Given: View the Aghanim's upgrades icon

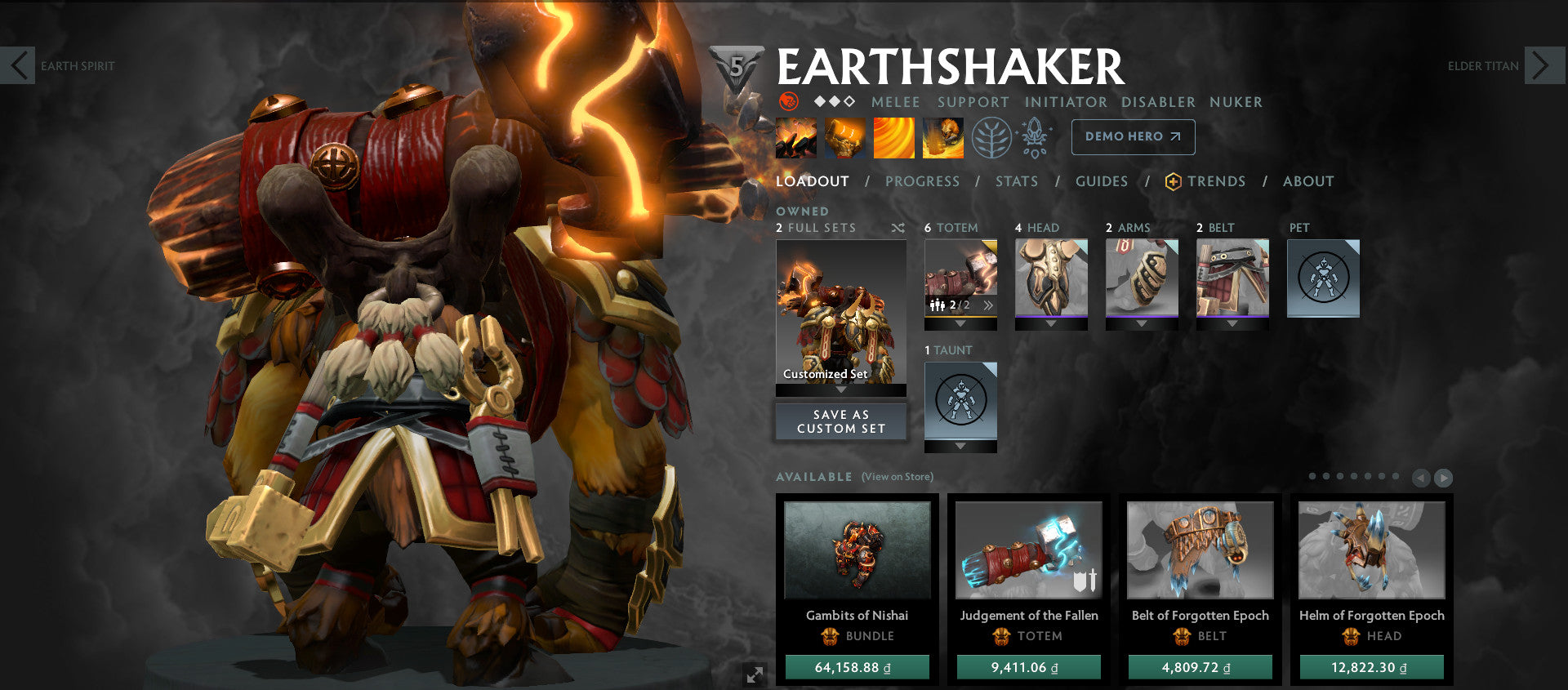Looking at the screenshot, I should 1034,137.
